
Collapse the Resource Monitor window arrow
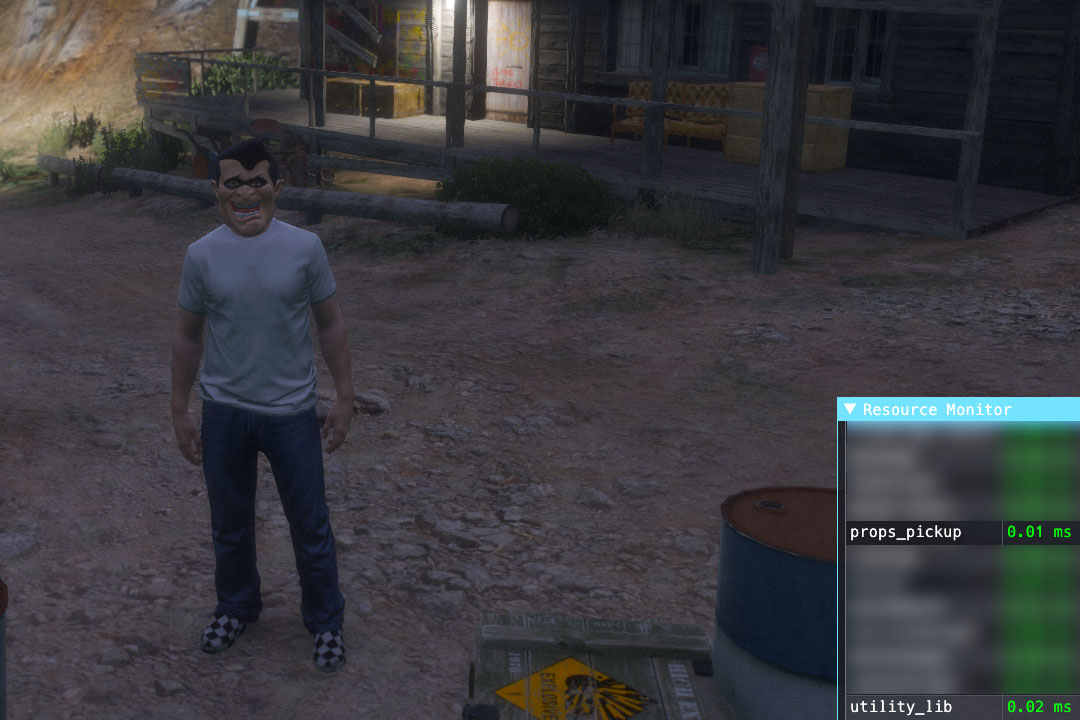tap(850, 409)
